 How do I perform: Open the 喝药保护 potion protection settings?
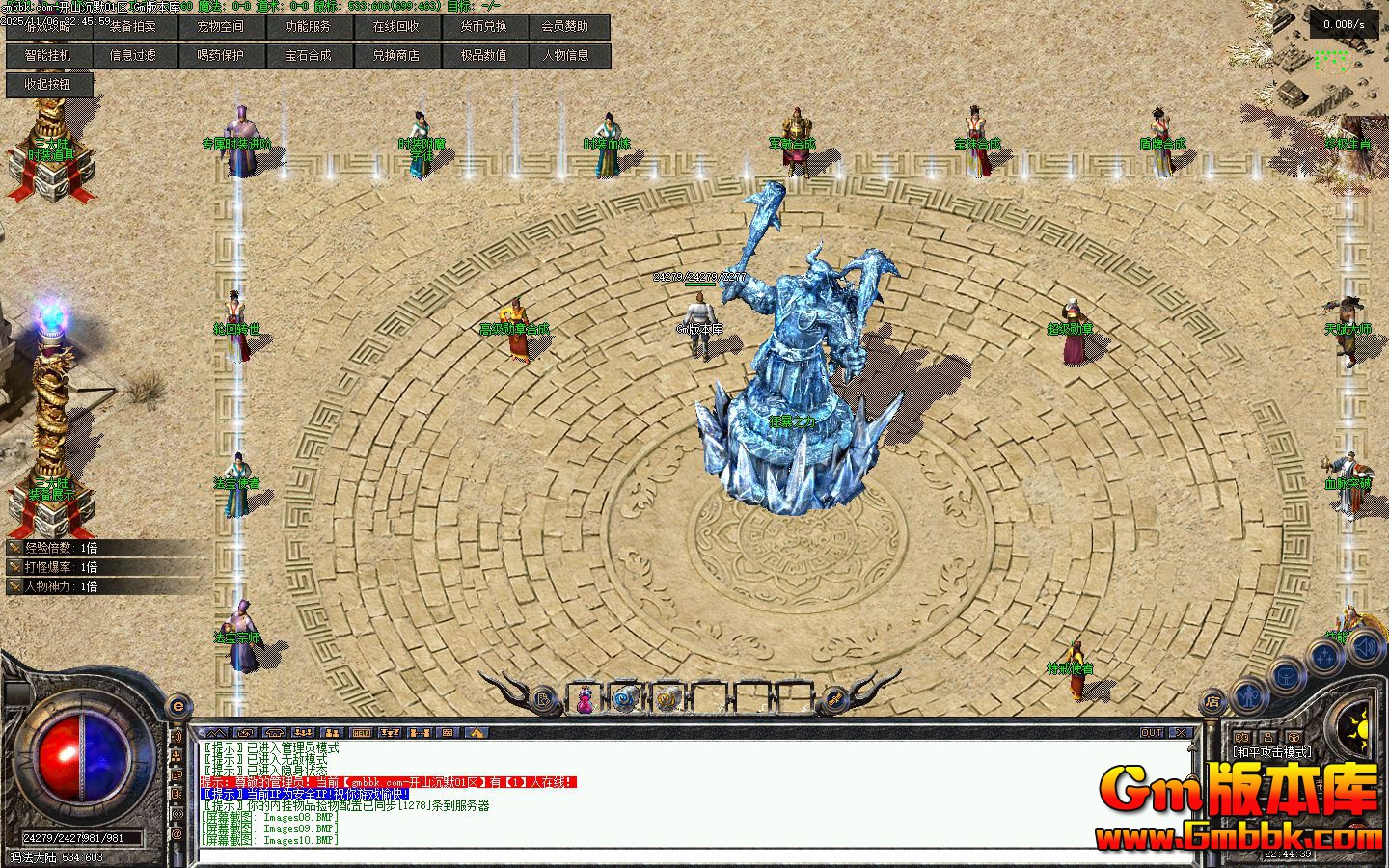click(x=221, y=56)
